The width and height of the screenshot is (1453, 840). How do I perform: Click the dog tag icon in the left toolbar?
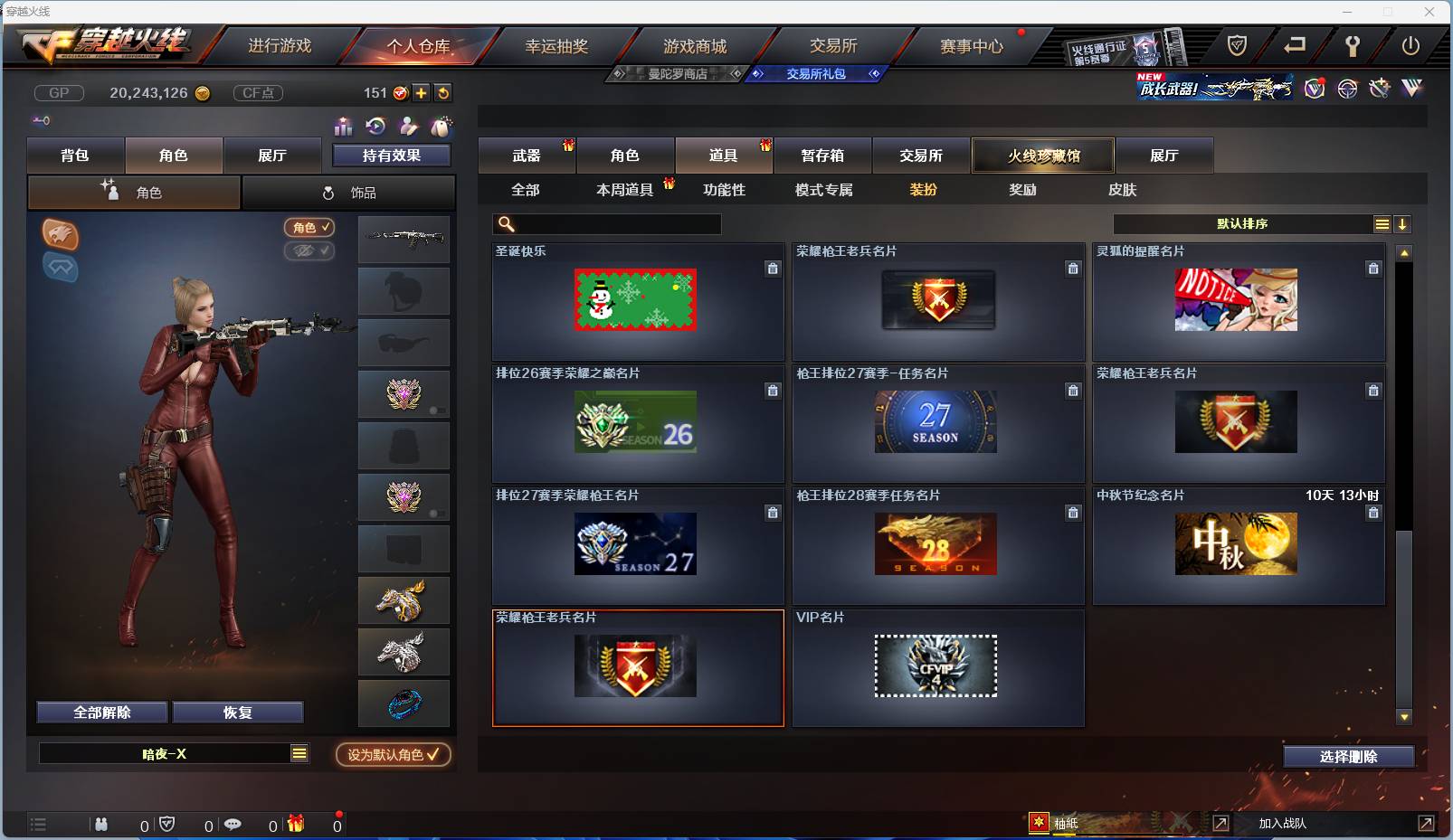(443, 127)
